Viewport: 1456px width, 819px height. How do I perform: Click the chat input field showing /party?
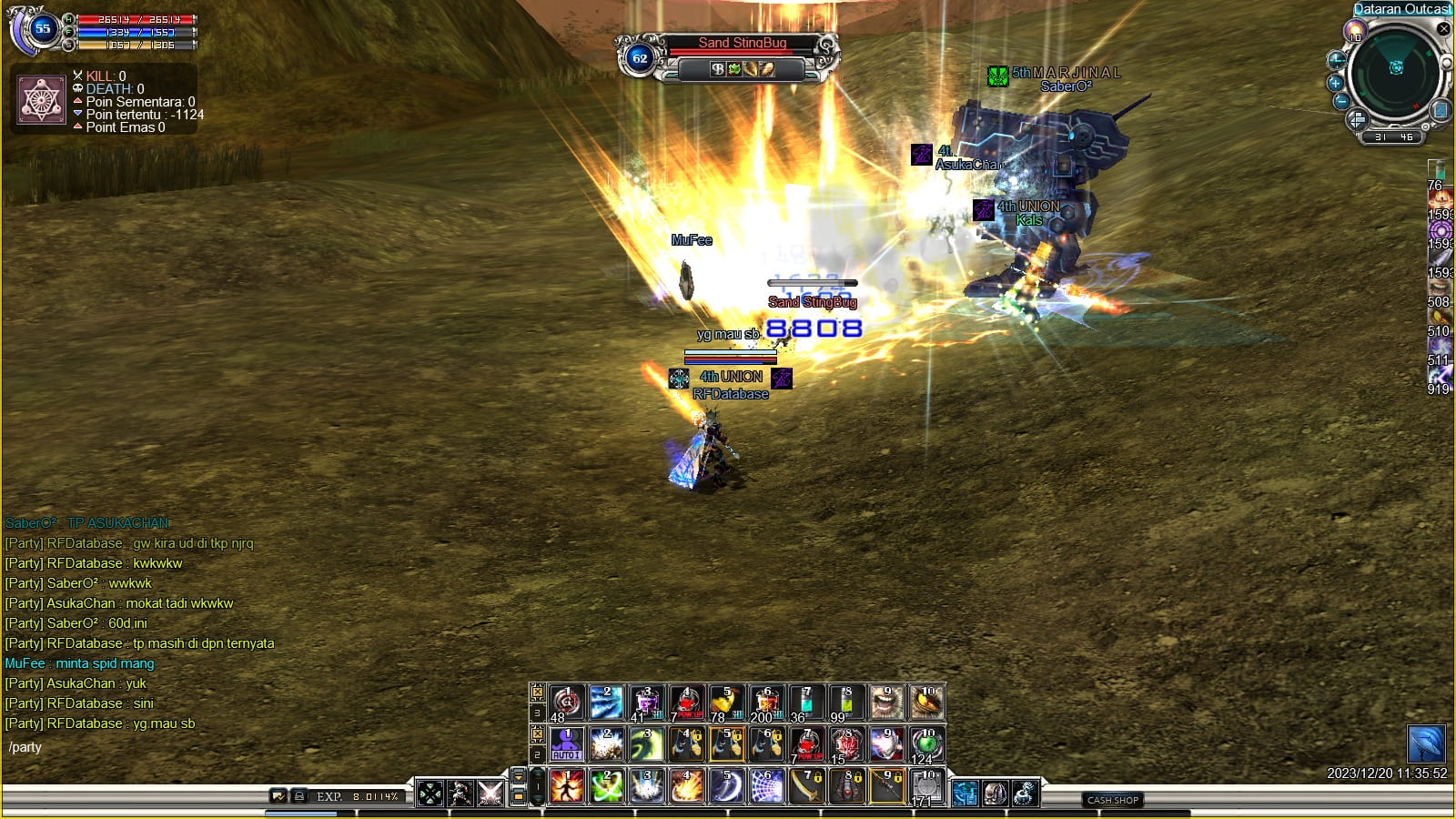click(136, 748)
